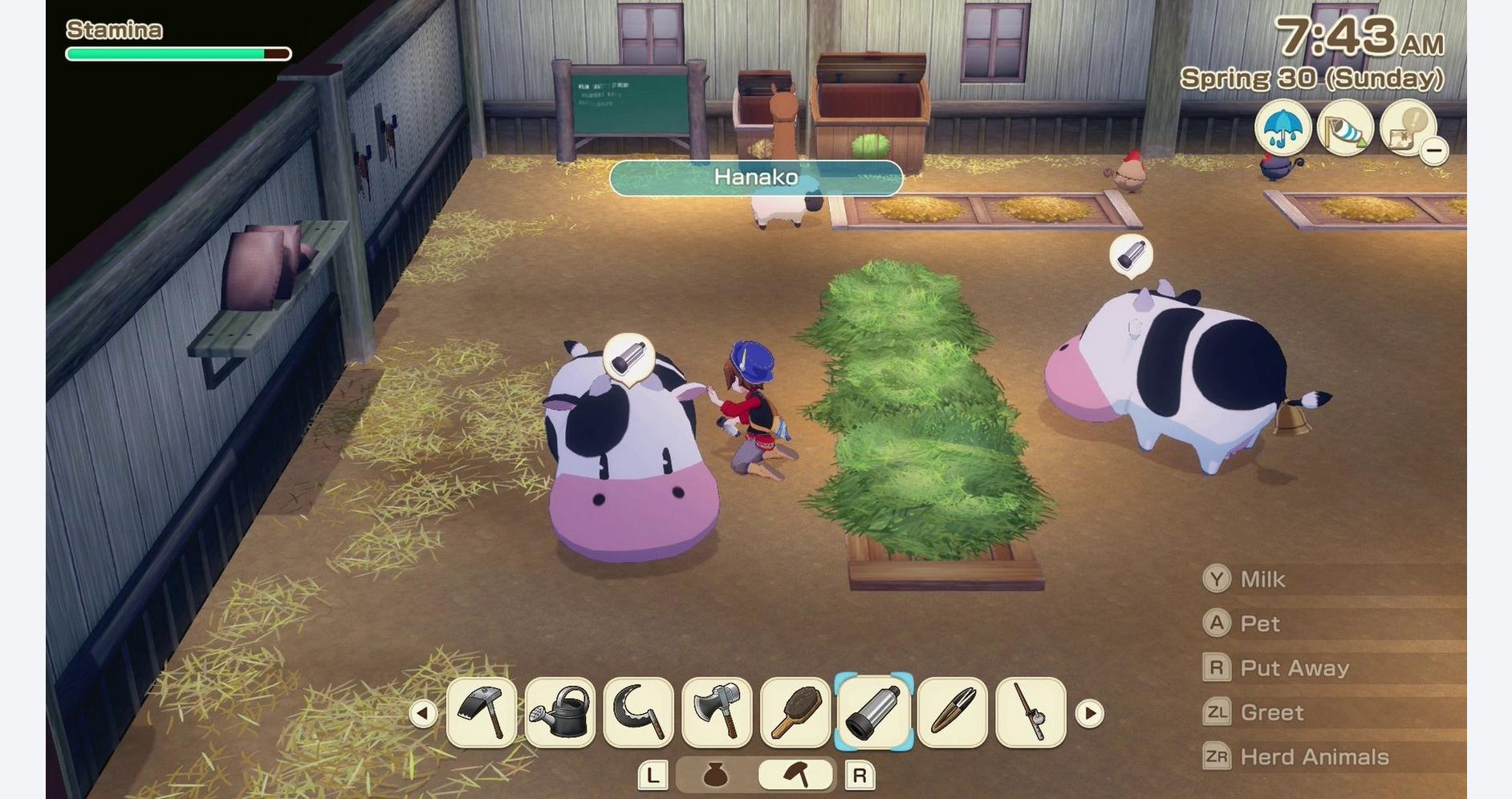The height and width of the screenshot is (799, 1512).
Task: Click the tool bar's left arrow
Action: coord(423,713)
